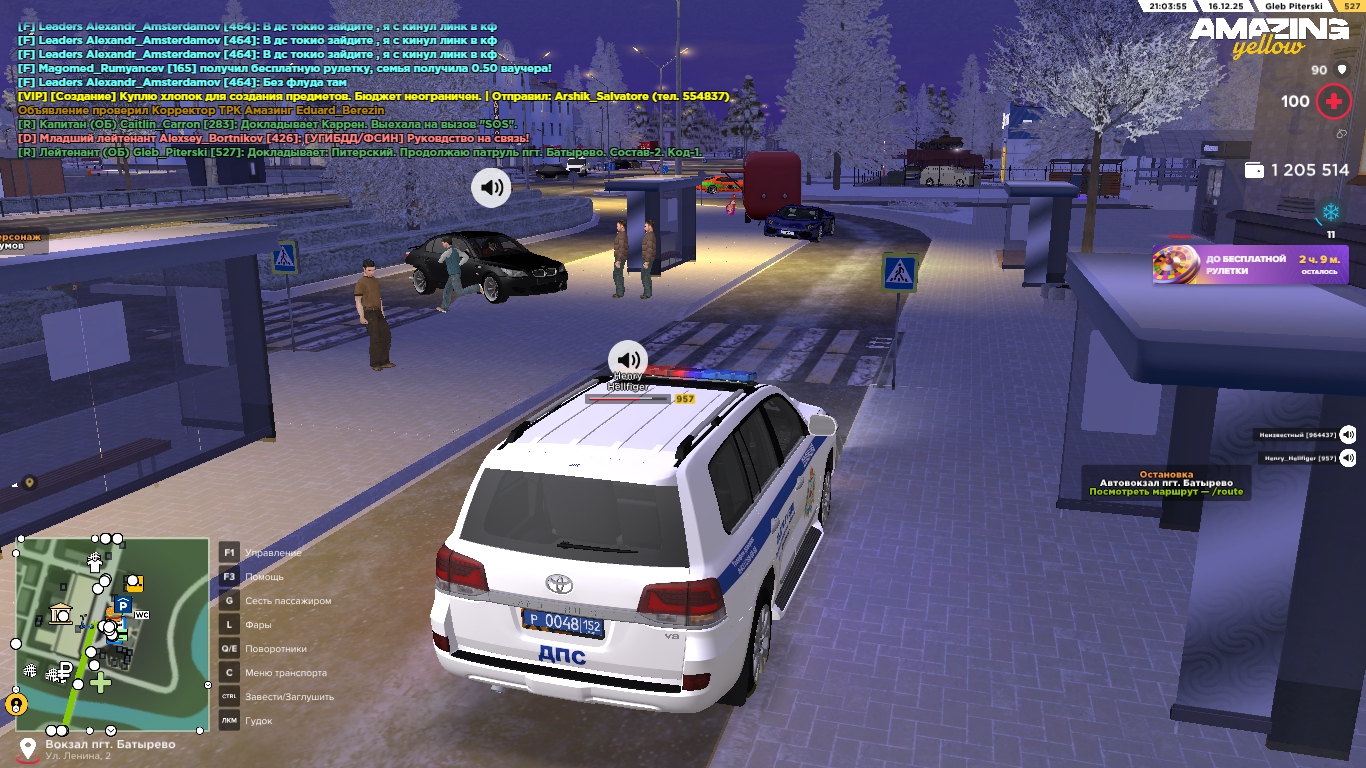Toggle voice speaker for Неизвестный [964437]
The width and height of the screenshot is (1366, 768).
(1348, 434)
